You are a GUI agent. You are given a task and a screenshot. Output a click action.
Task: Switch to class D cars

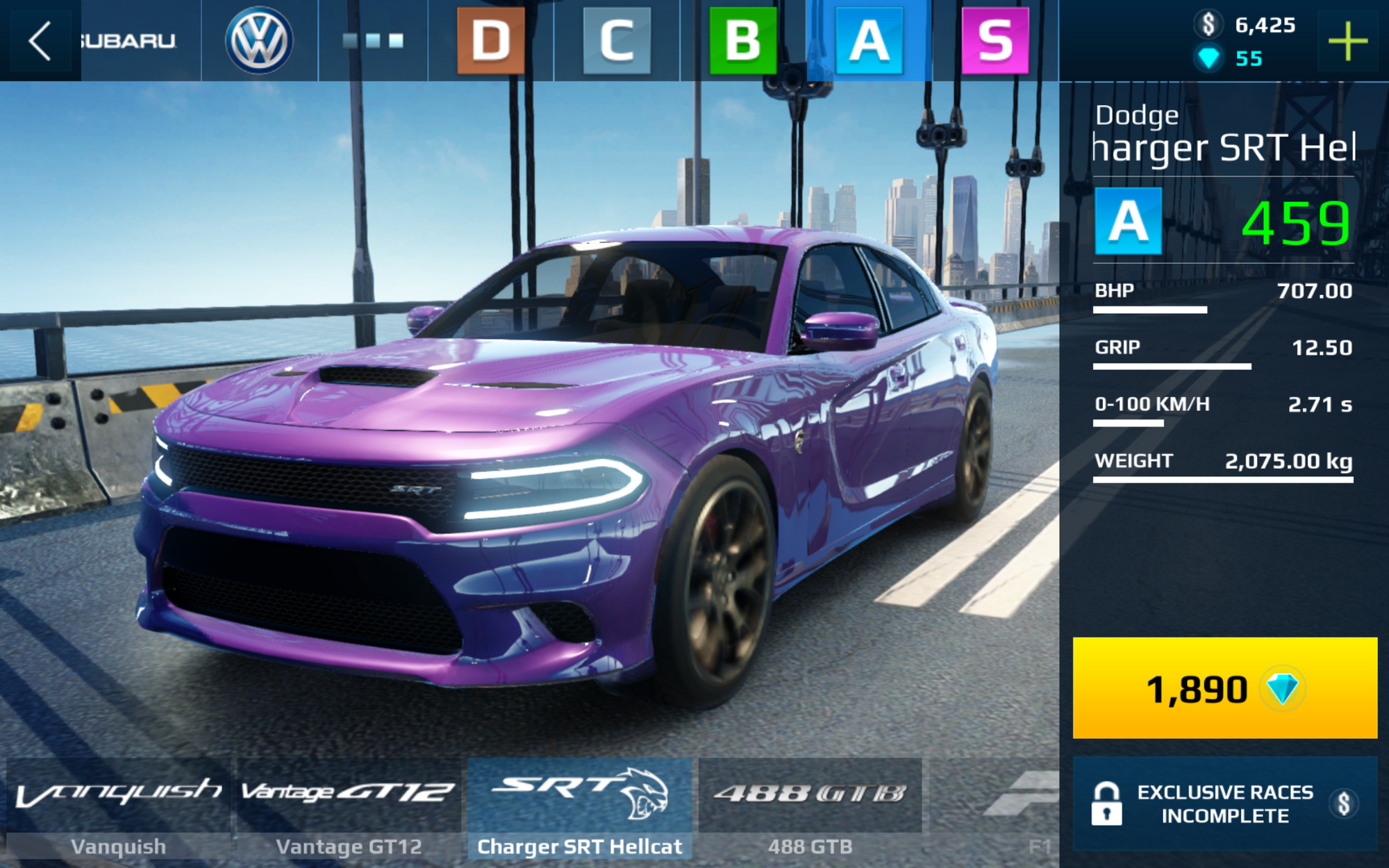(490, 40)
